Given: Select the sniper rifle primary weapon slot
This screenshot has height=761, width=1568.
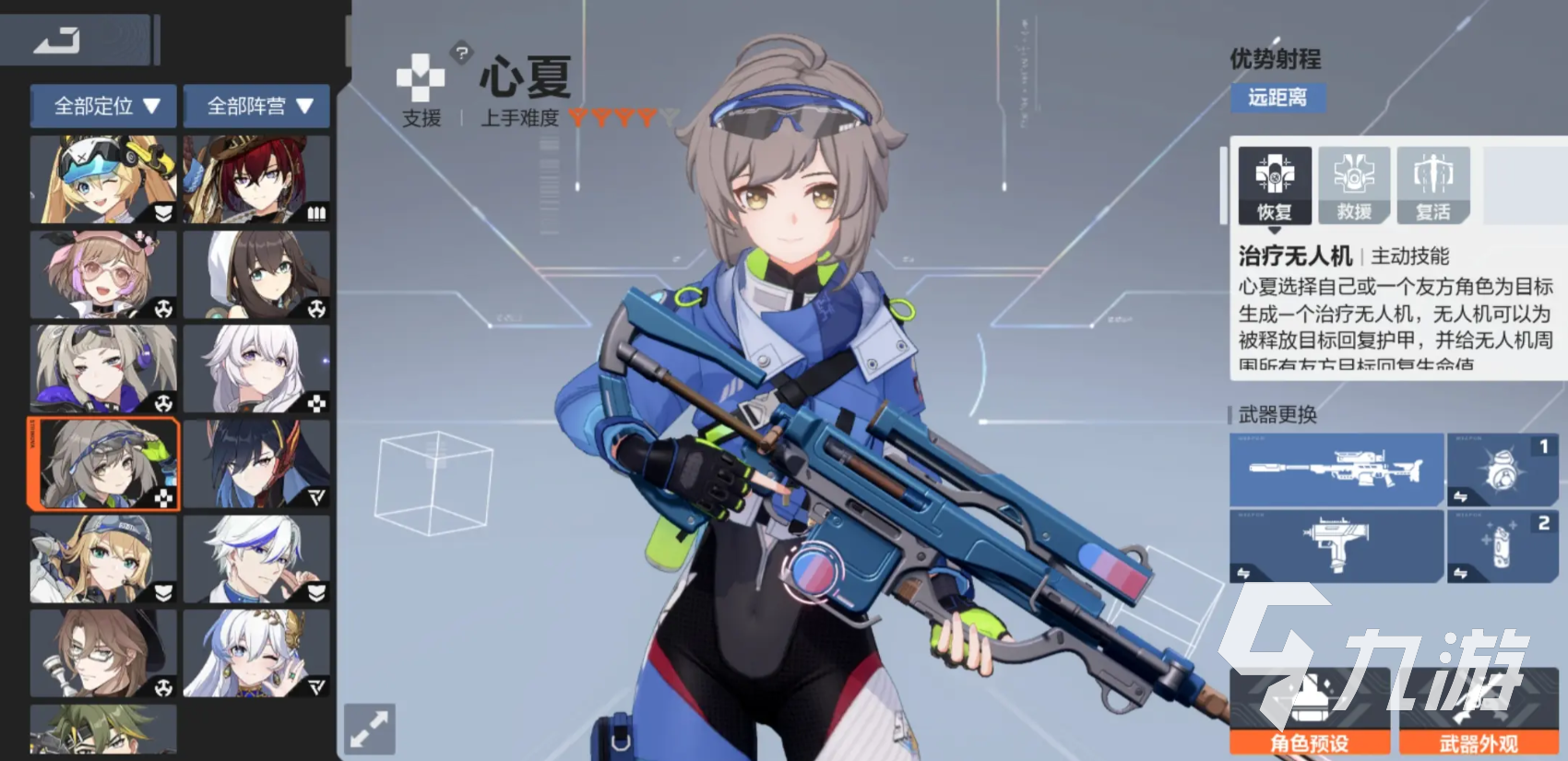Looking at the screenshot, I should pyautogui.click(x=1336, y=470).
